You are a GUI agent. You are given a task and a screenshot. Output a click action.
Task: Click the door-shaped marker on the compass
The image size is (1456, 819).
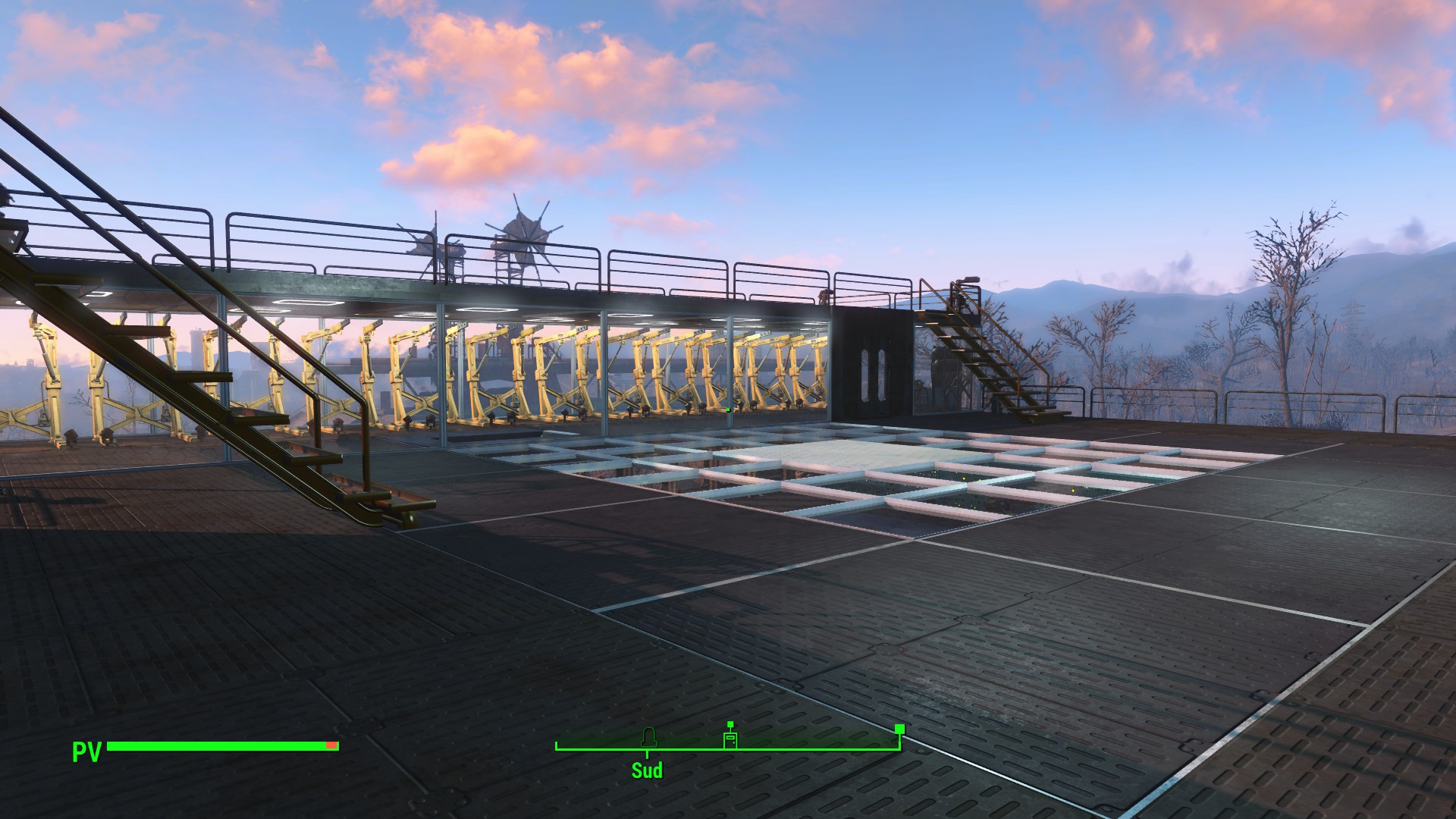[730, 740]
